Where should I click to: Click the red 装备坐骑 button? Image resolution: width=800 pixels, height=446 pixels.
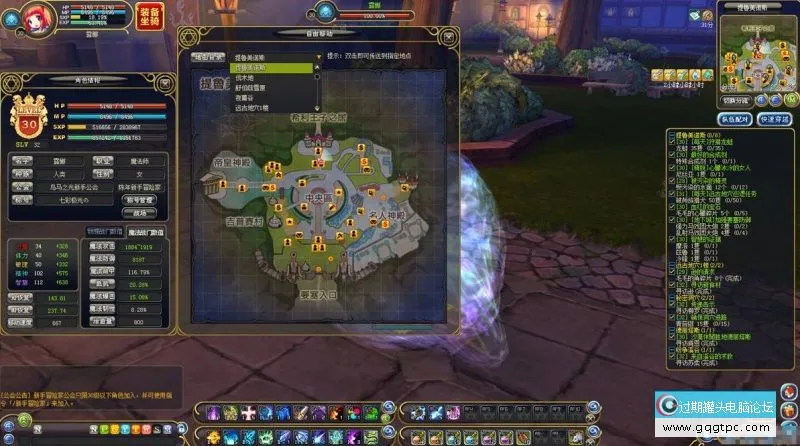[148, 18]
